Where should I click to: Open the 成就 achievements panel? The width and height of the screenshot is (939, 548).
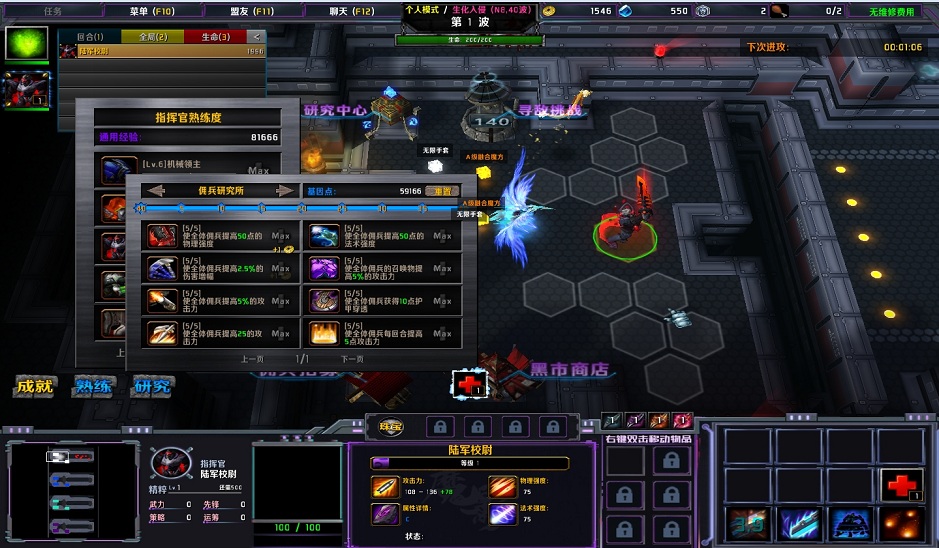tap(34, 386)
